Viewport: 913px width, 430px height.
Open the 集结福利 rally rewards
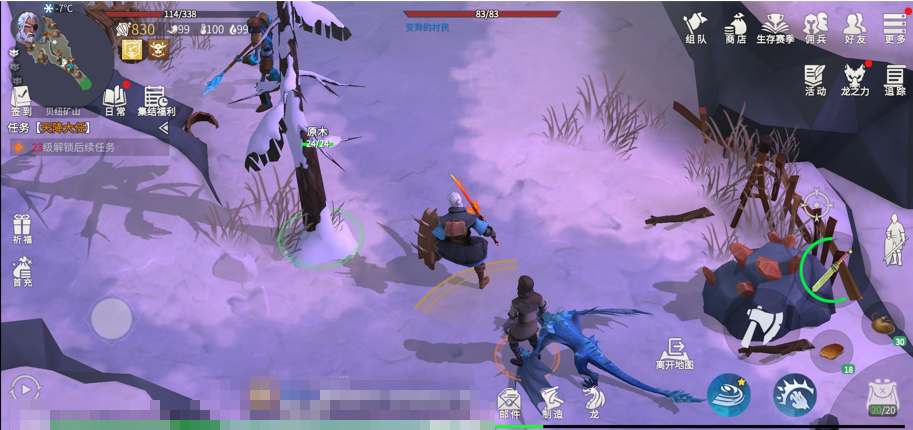(156, 100)
